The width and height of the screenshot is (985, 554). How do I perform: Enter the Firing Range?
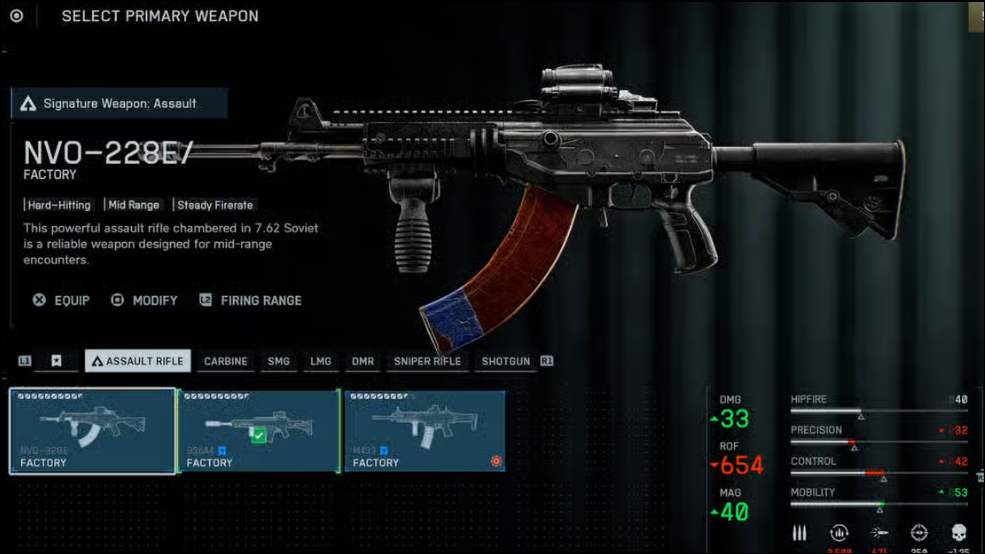[250, 300]
